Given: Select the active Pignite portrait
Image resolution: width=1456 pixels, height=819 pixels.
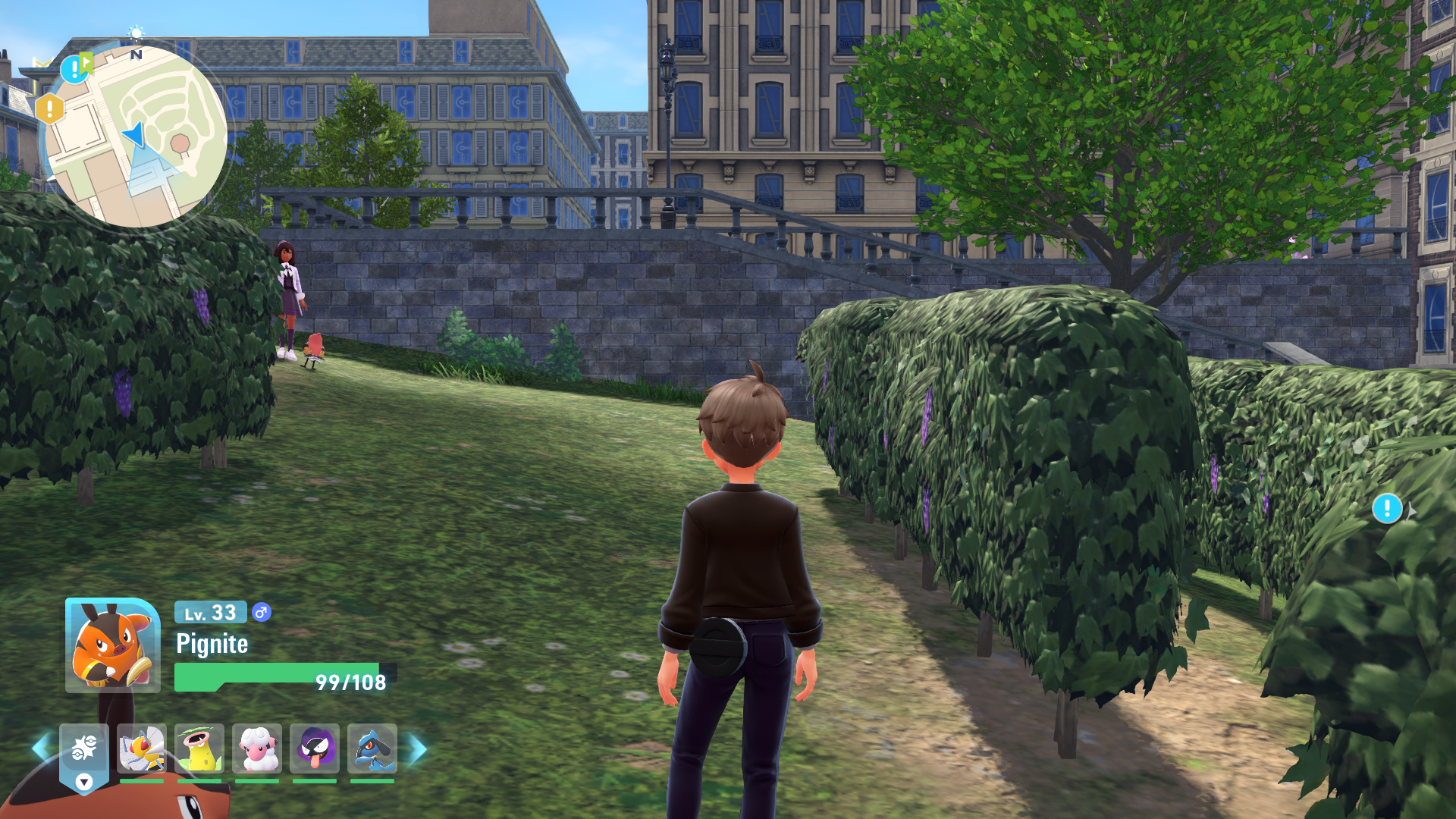Looking at the screenshot, I should coord(112,645).
